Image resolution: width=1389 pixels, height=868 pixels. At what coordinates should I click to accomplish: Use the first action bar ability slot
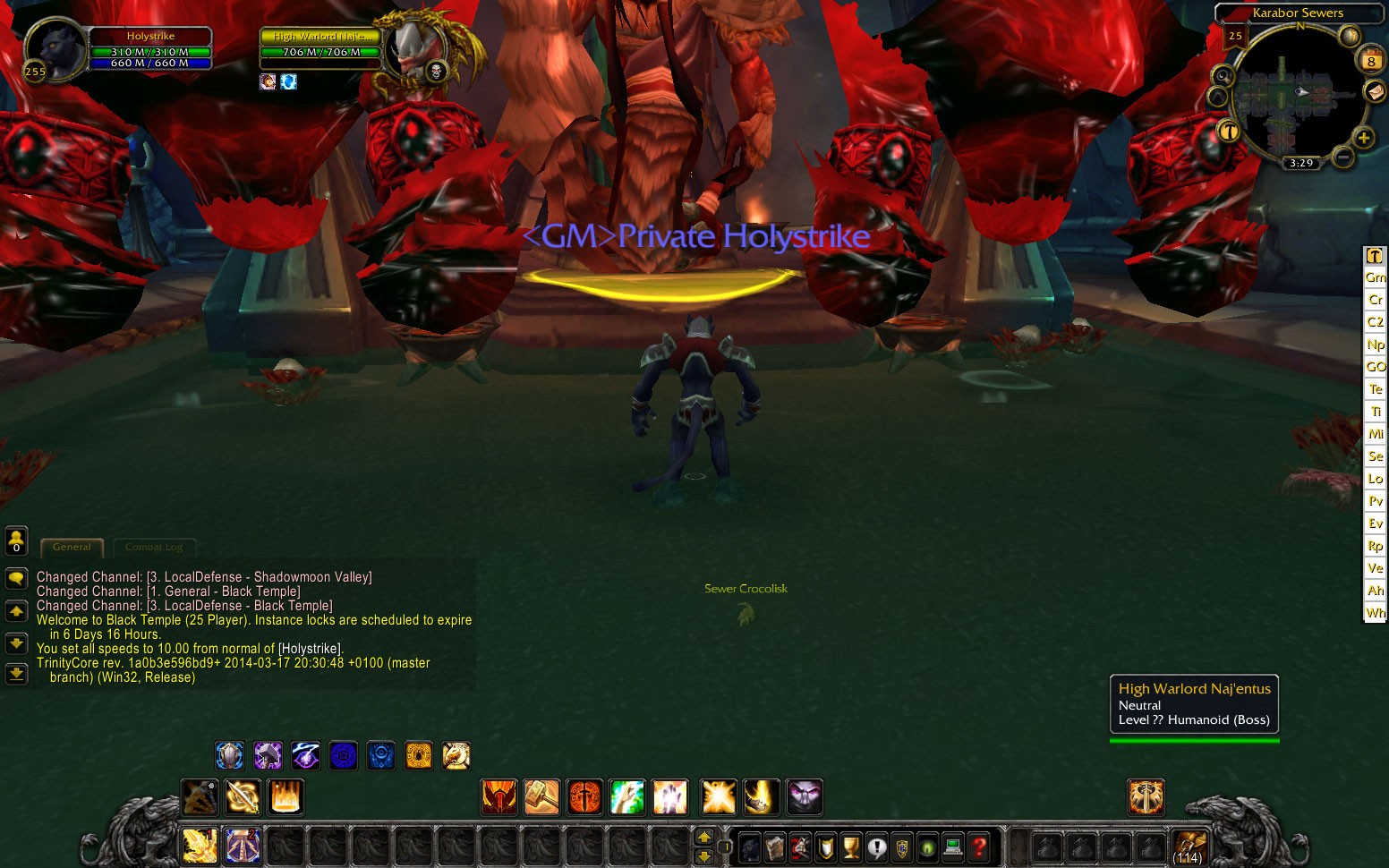pos(199,846)
